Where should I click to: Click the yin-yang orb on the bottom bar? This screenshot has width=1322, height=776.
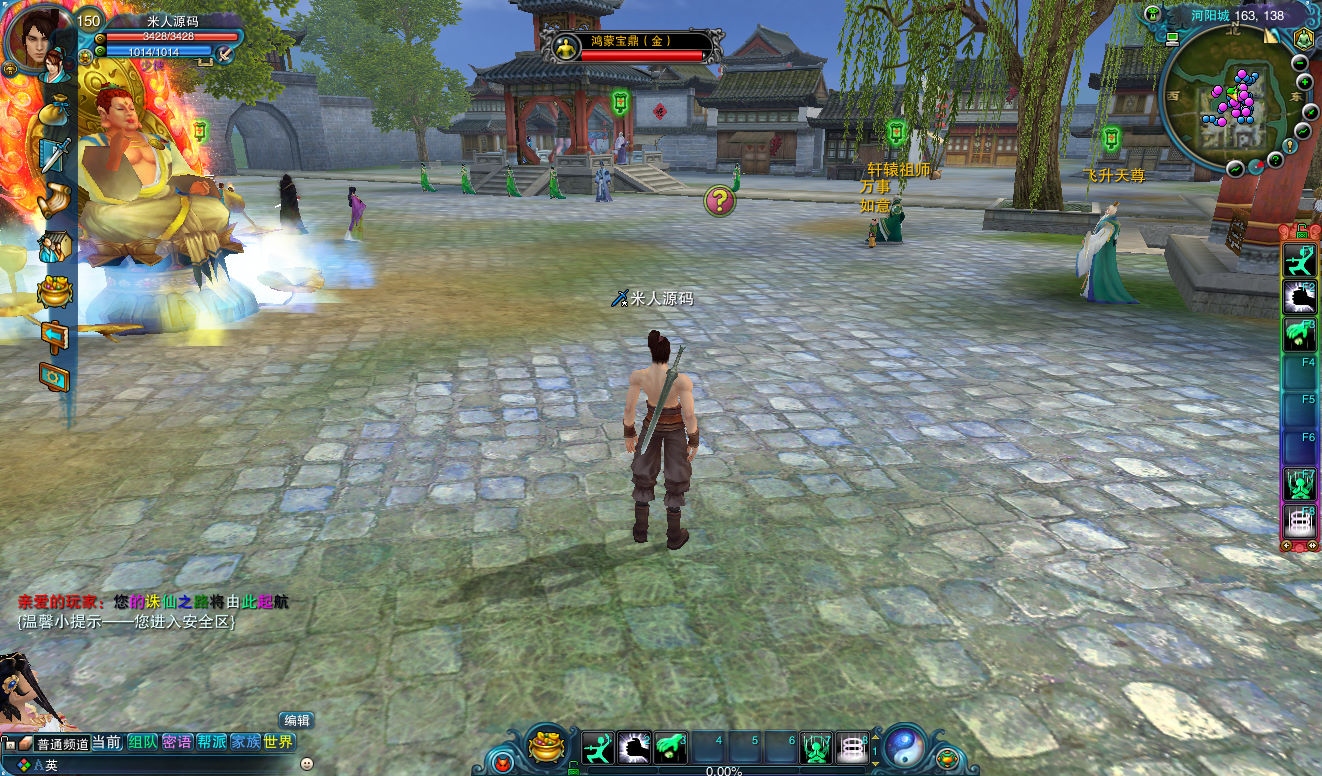904,746
